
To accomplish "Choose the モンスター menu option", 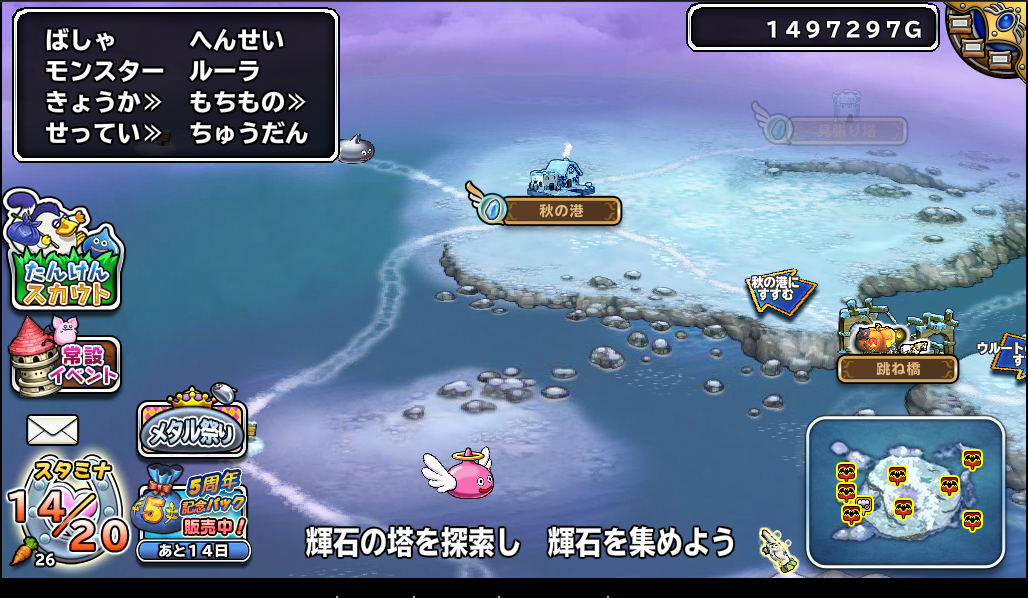I will (104, 72).
